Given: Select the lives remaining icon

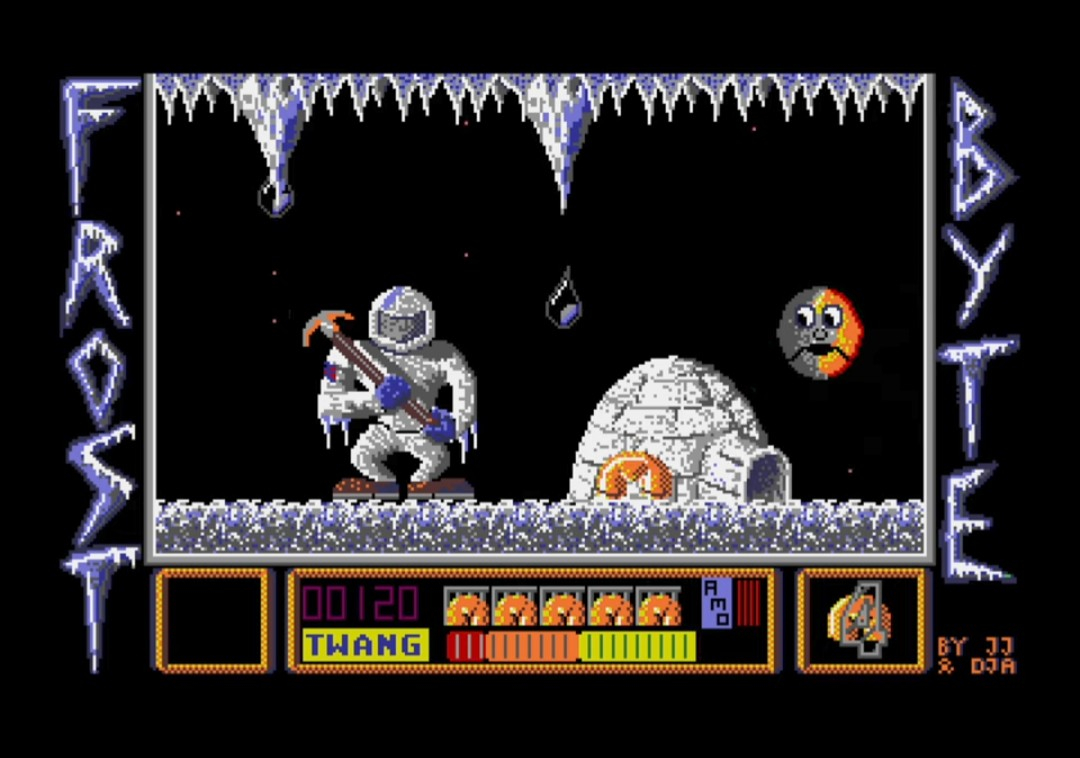Looking at the screenshot, I should [861, 620].
